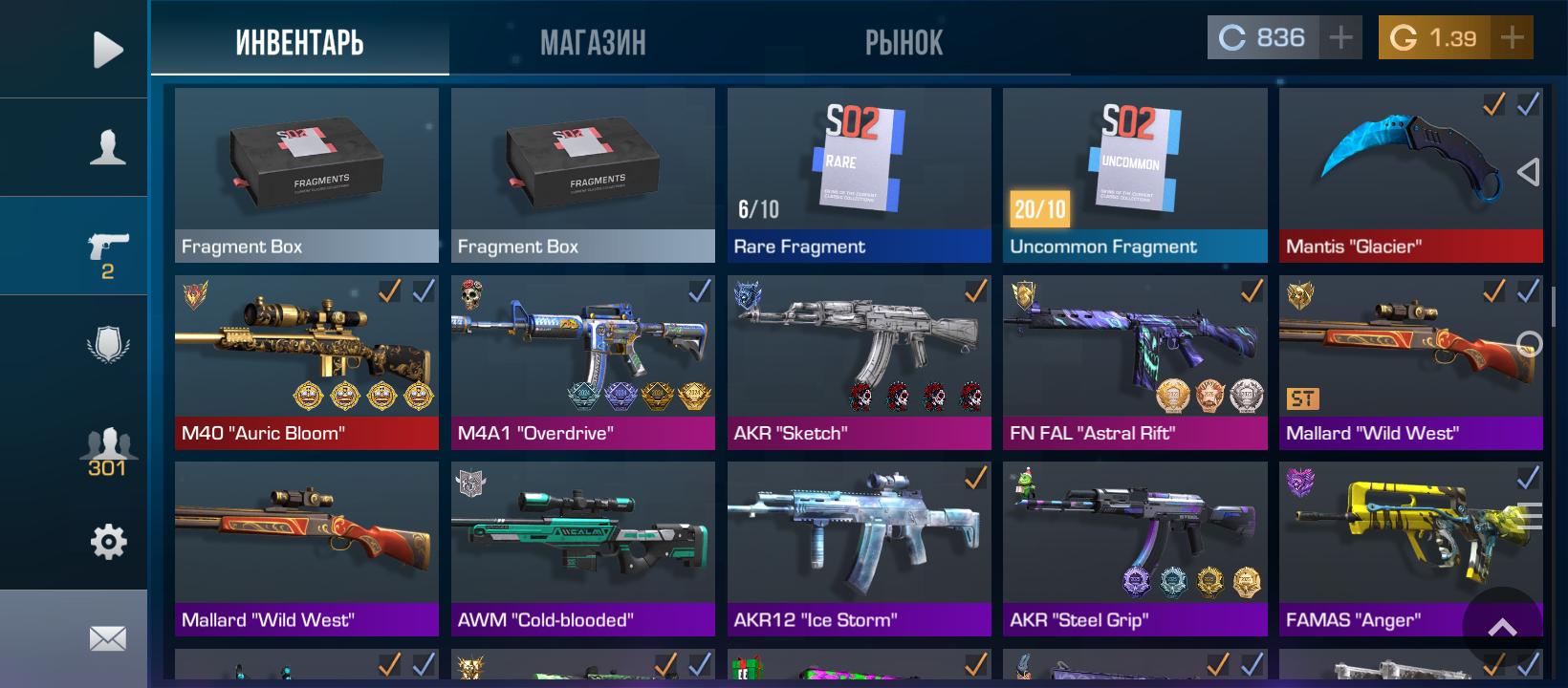Switch to the Магазин tab

593,42
